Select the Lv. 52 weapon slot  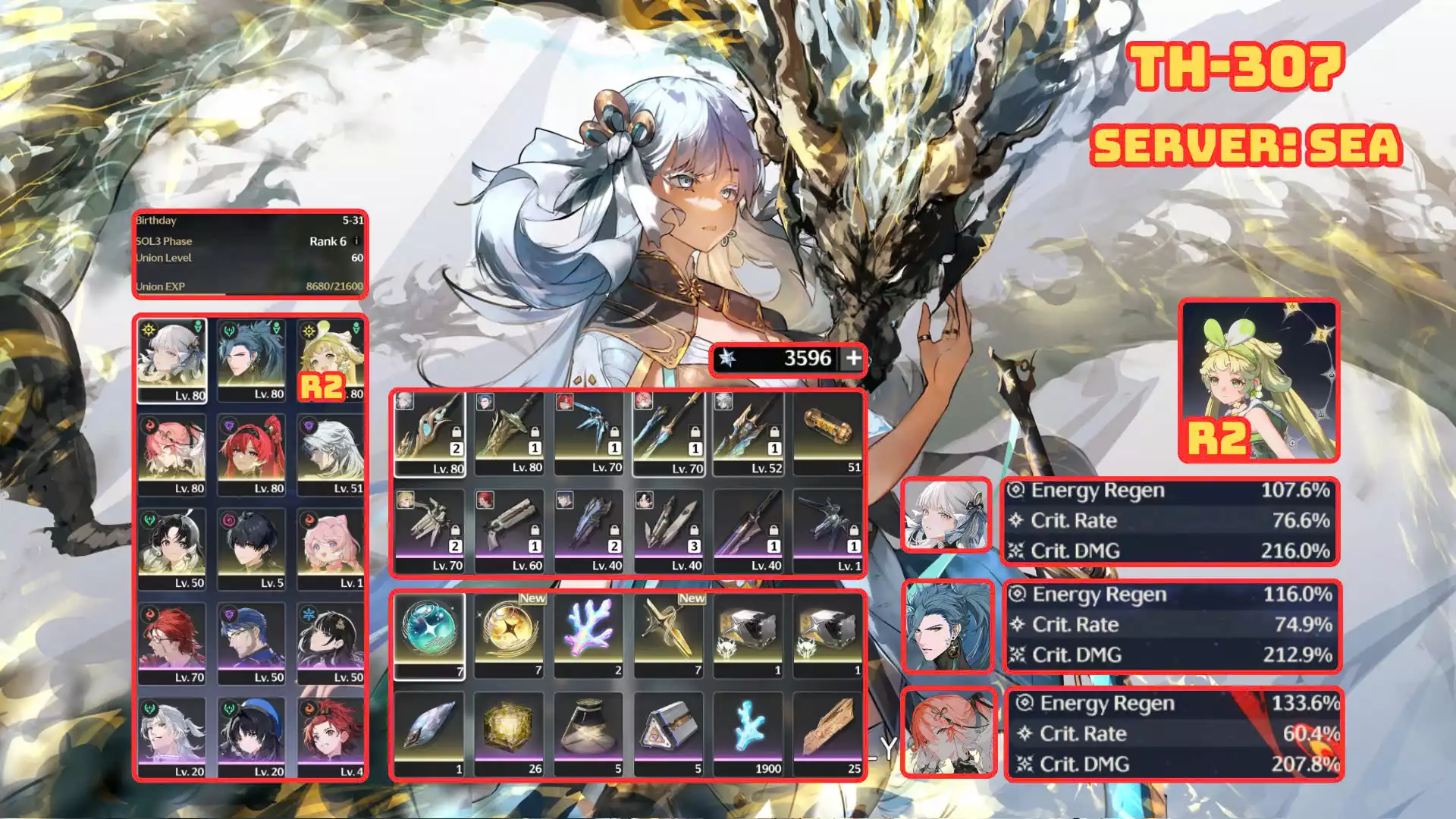coord(748,434)
